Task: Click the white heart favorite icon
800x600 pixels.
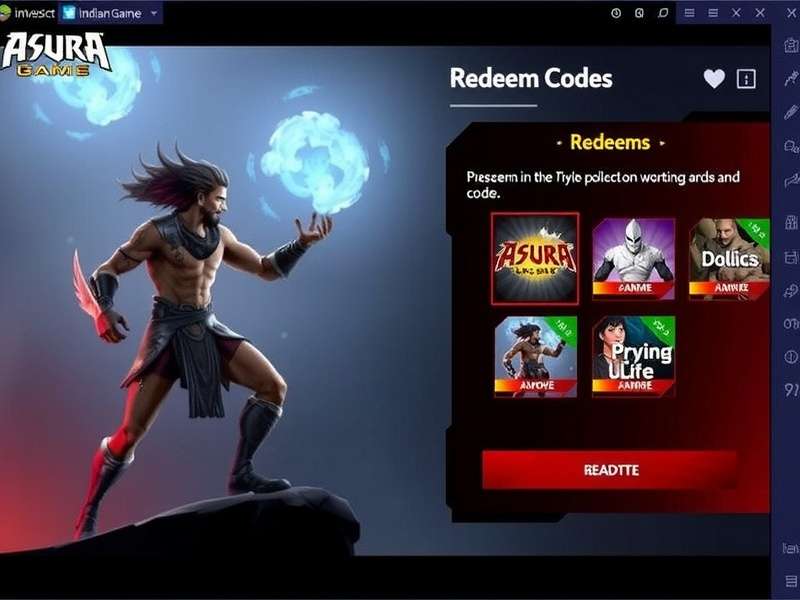Action: pos(714,79)
